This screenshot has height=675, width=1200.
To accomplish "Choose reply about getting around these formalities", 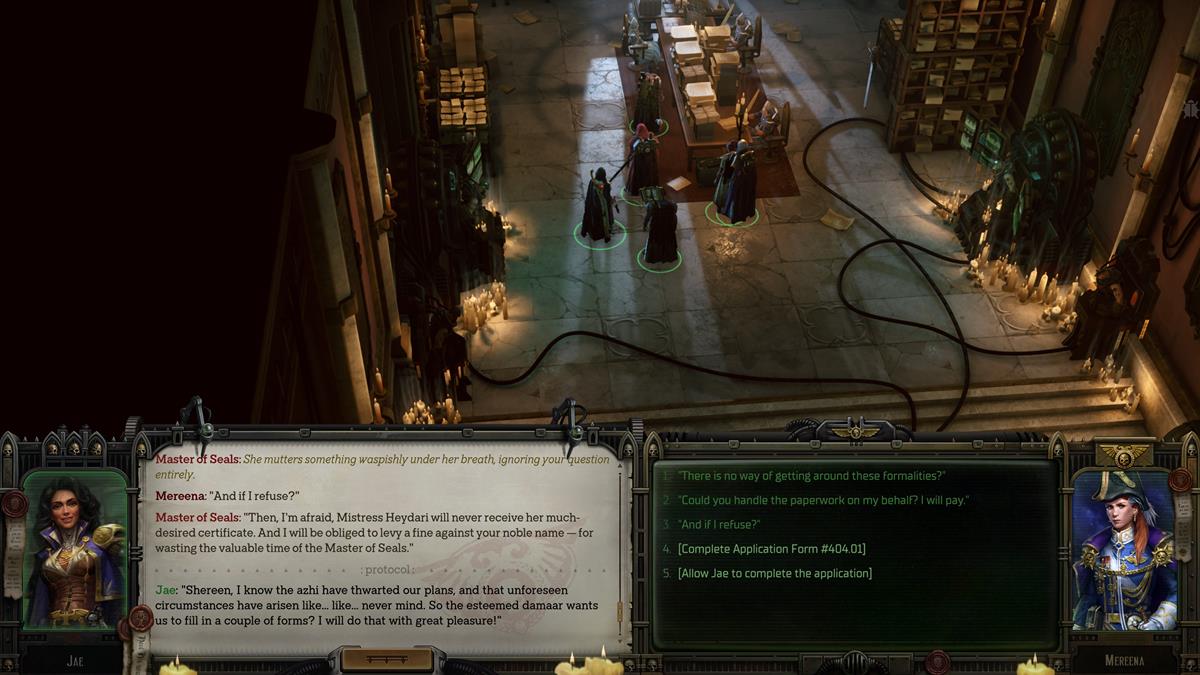I will 811,476.
